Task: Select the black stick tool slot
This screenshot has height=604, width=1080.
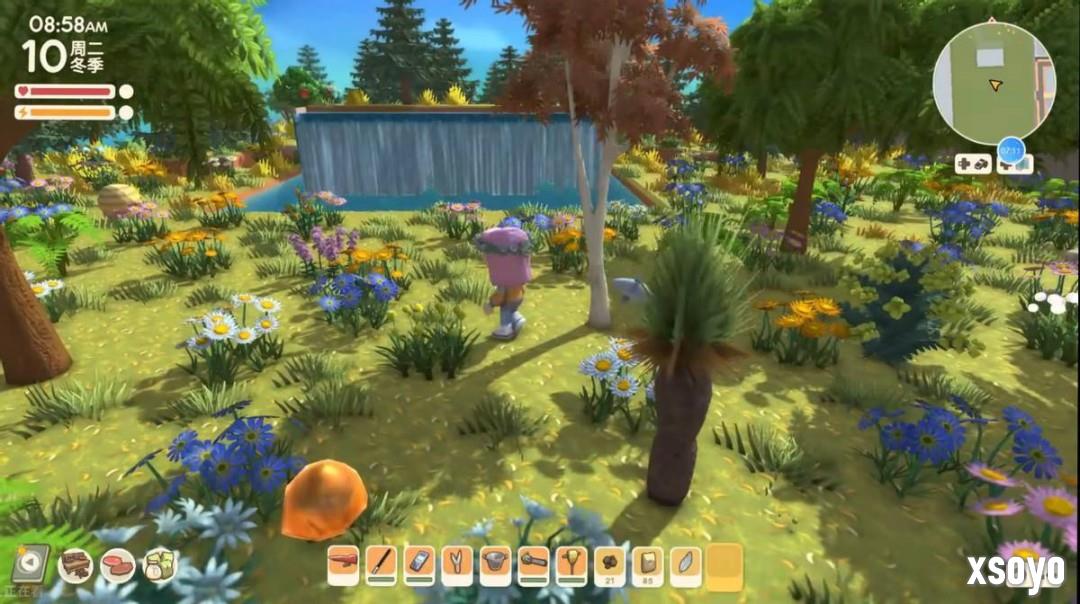Action: tap(381, 565)
